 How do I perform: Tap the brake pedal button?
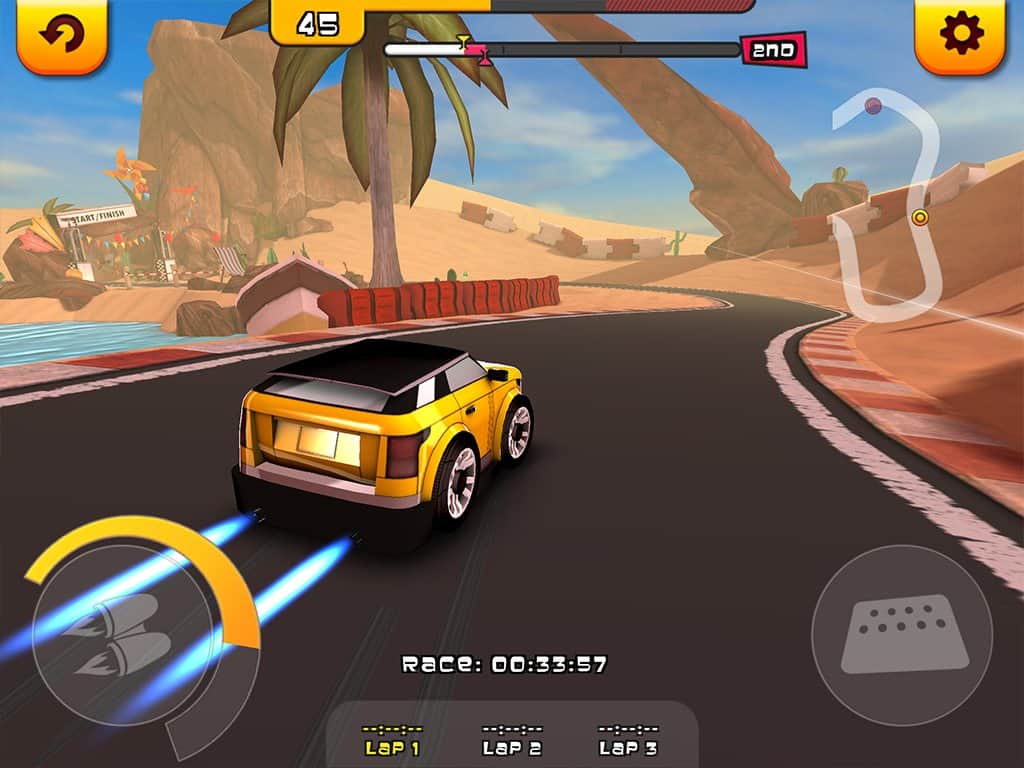coord(902,635)
